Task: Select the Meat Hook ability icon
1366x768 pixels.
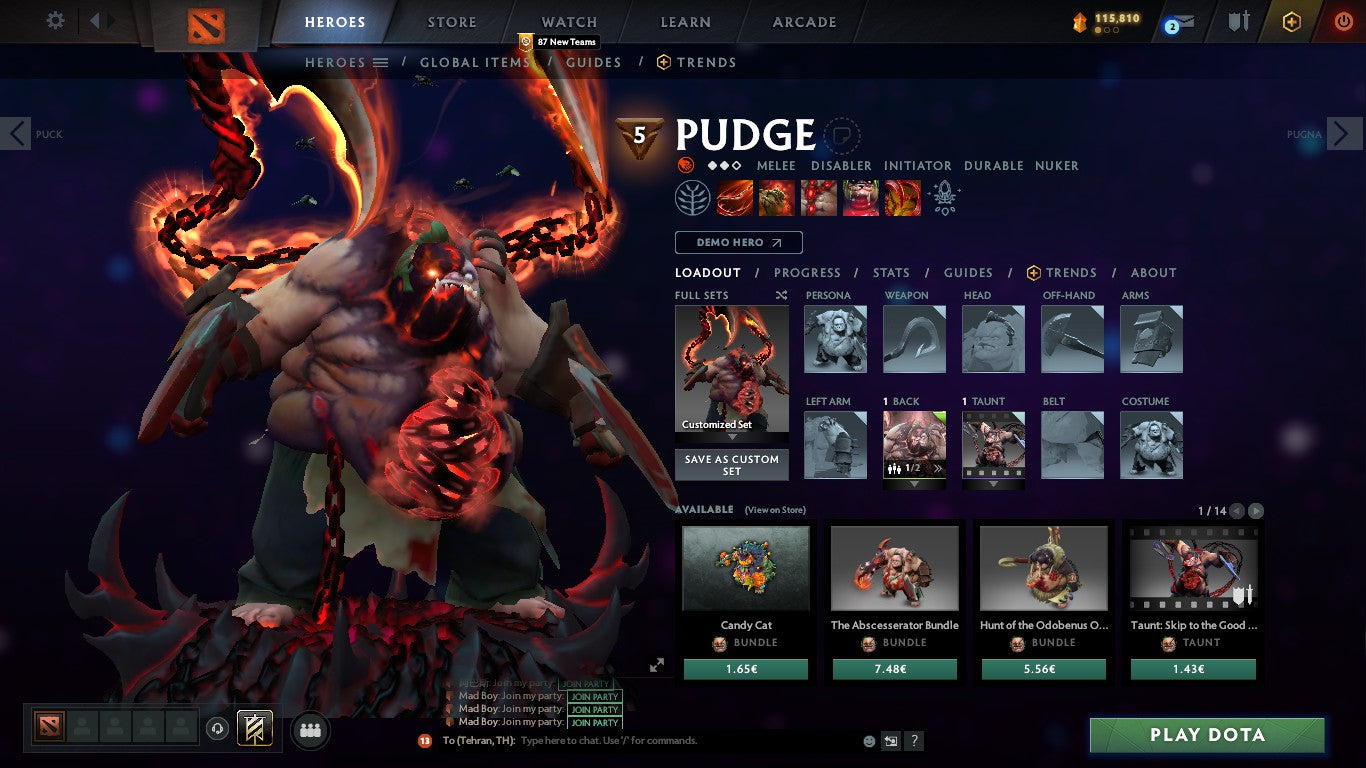Action: tap(735, 197)
